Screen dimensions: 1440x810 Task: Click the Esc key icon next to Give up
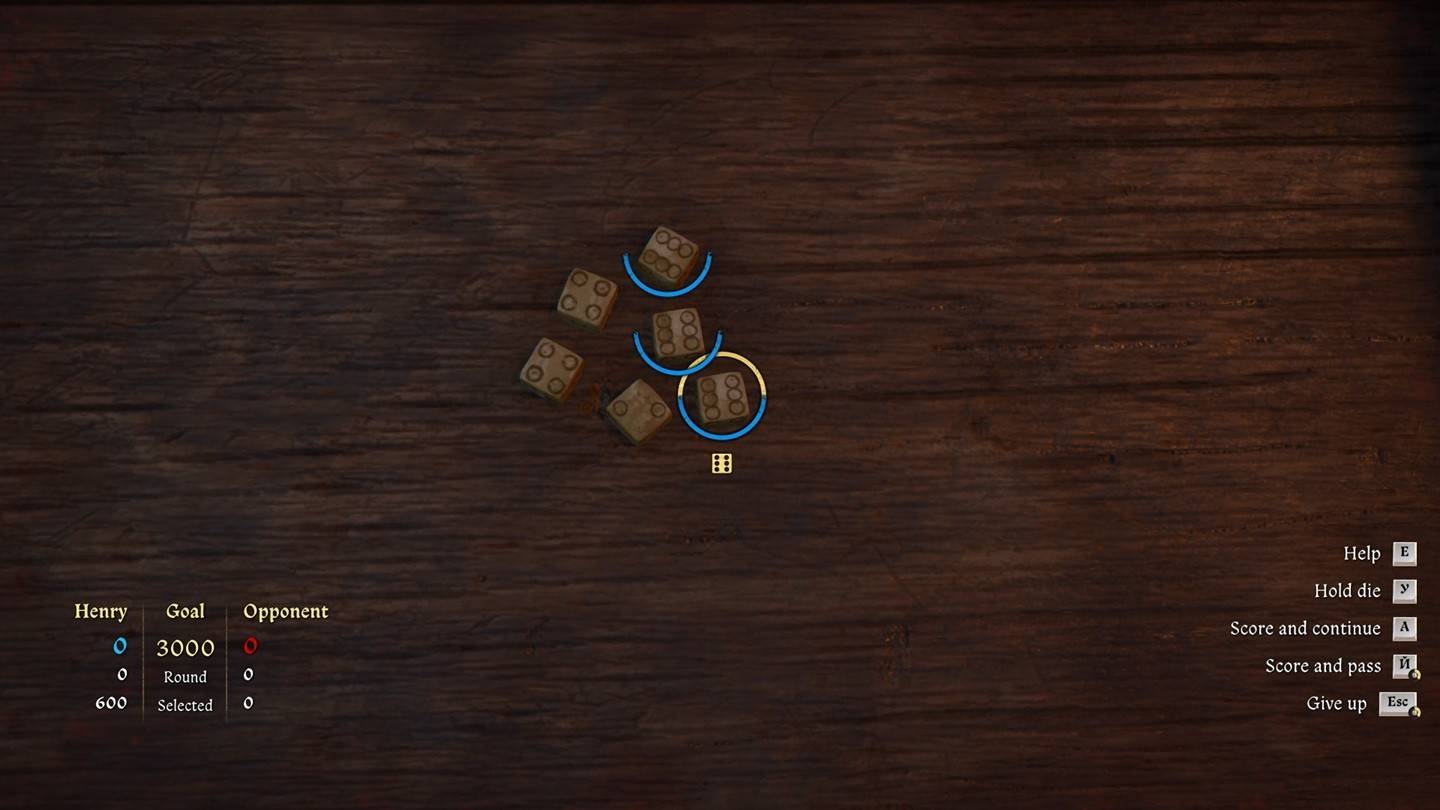[1400, 702]
